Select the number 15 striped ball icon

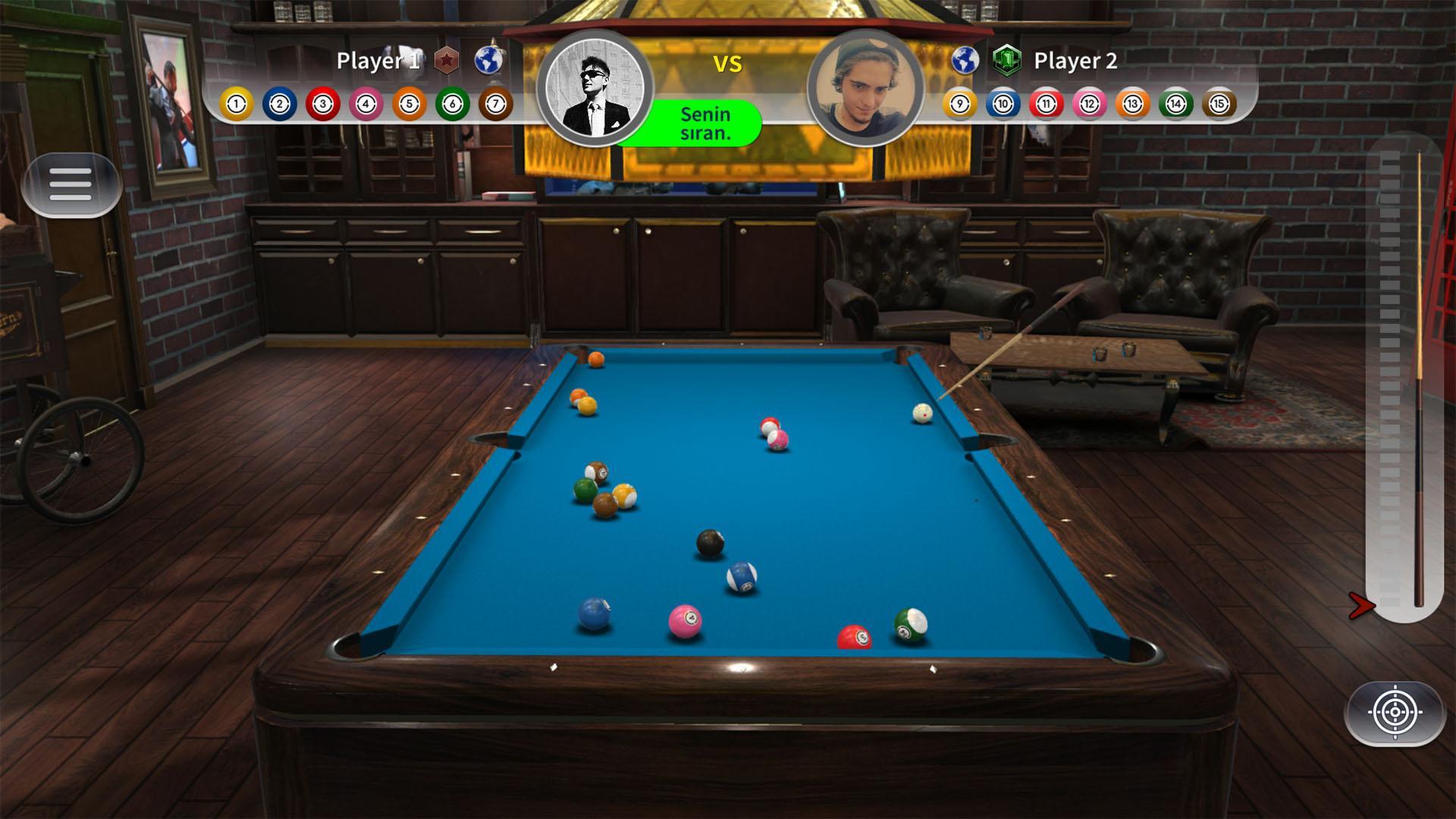click(1219, 105)
